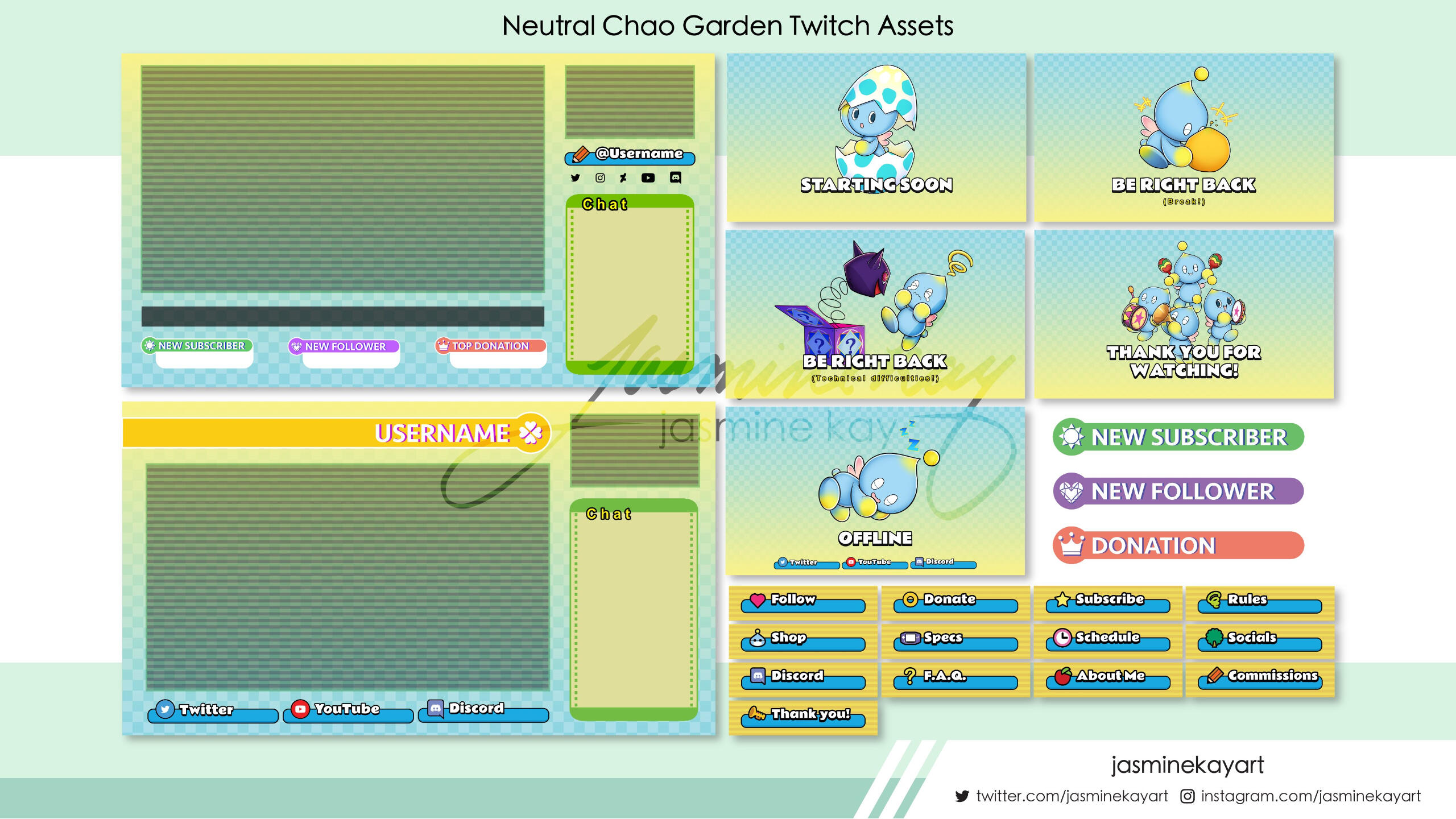The image size is (1456, 819).
Task: Open the Commissions panel
Action: (x=1259, y=679)
